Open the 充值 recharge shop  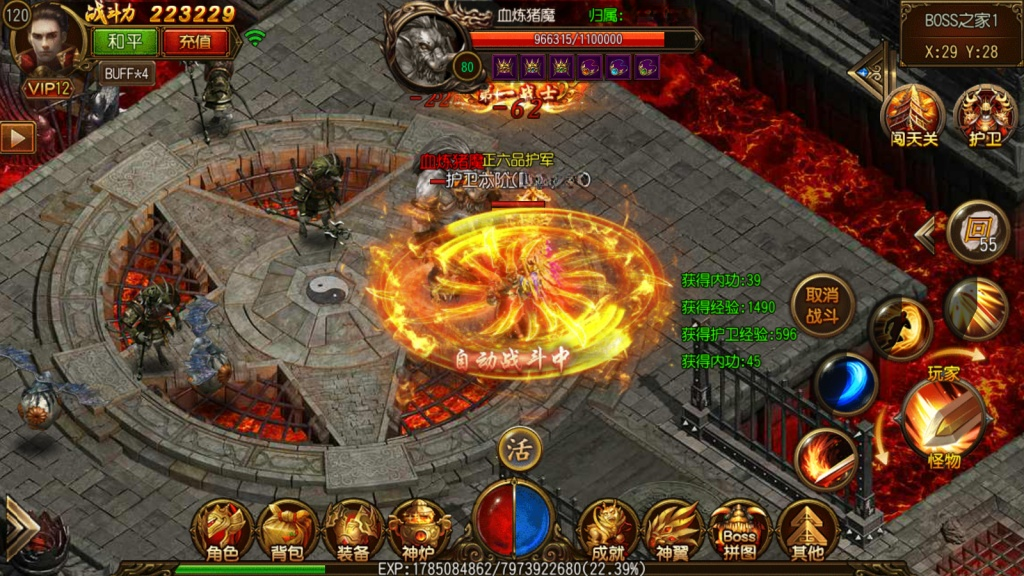point(195,42)
